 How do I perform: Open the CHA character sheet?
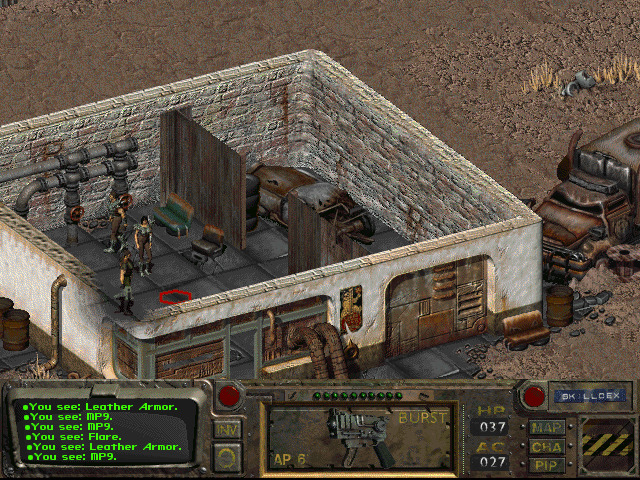[546, 447]
